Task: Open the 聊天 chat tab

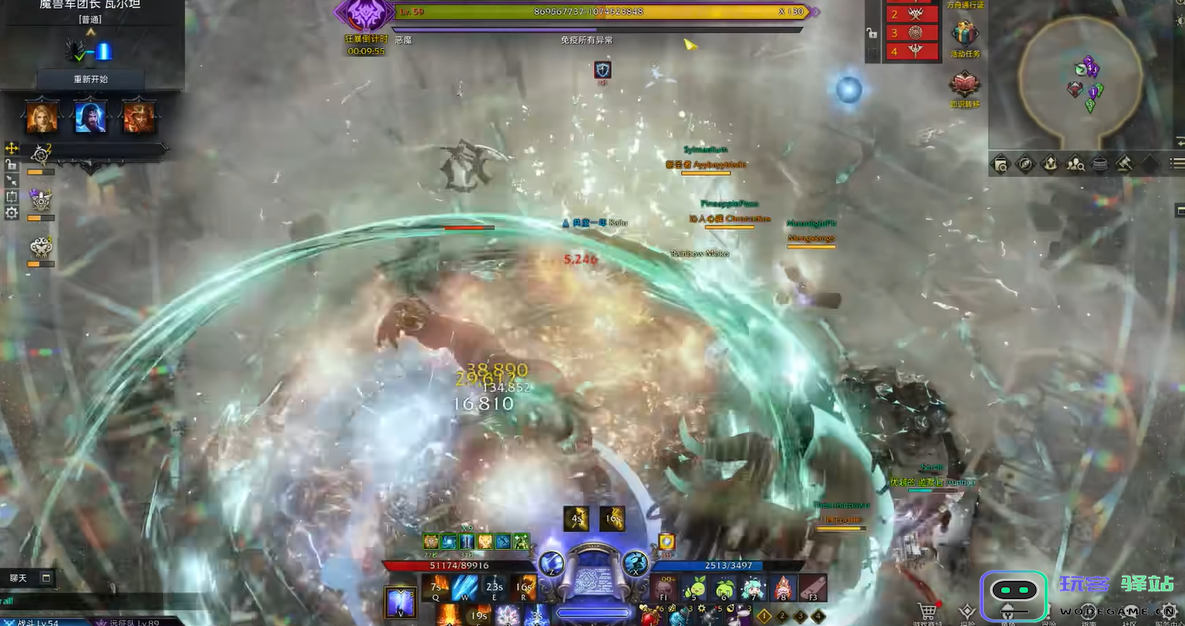Action: coord(20,578)
